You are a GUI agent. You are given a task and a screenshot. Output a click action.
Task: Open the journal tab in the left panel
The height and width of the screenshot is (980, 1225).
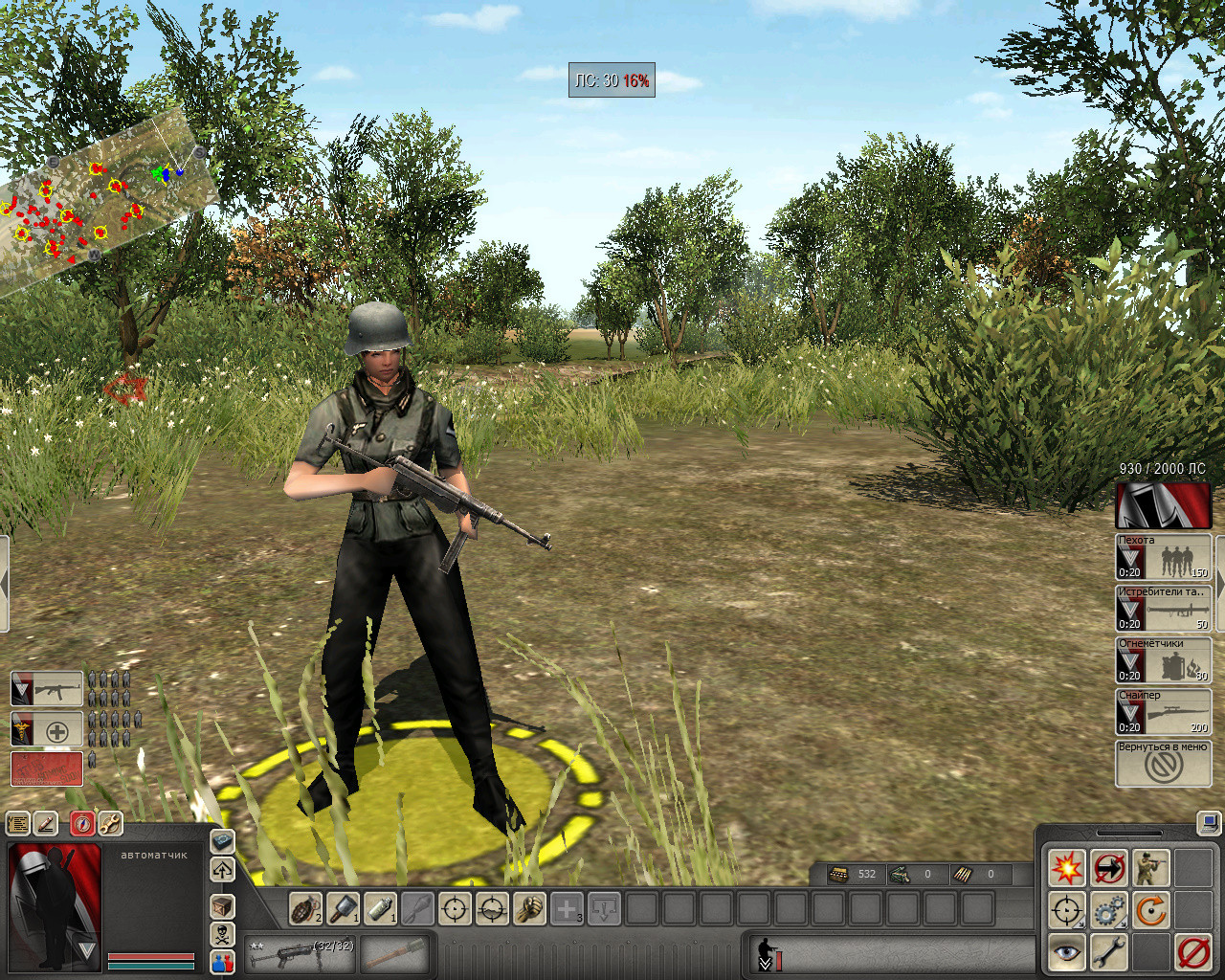pyautogui.click(x=17, y=823)
